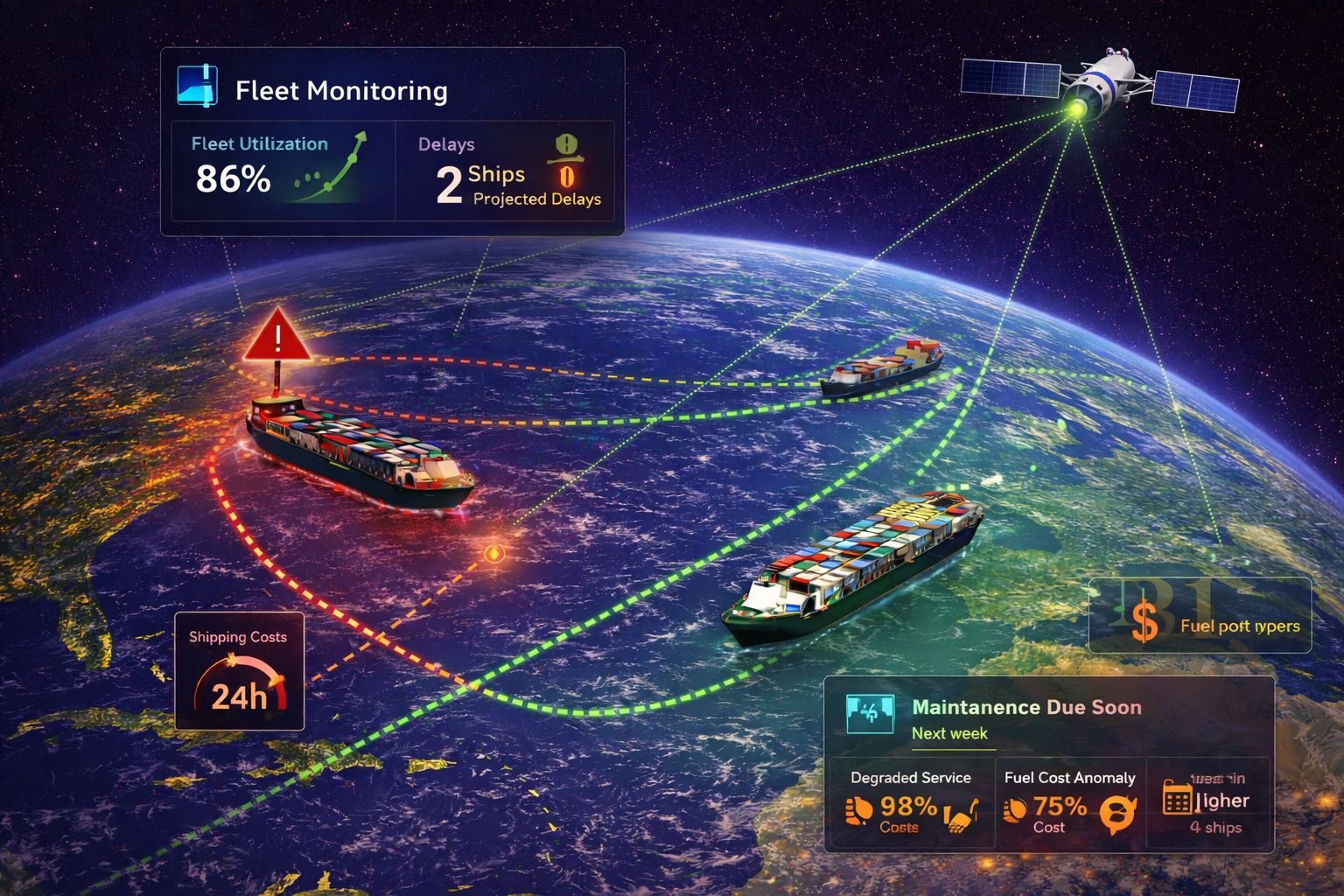1344x896 pixels.
Task: Click the maintenance panel's teal icon
Action: coord(870,715)
